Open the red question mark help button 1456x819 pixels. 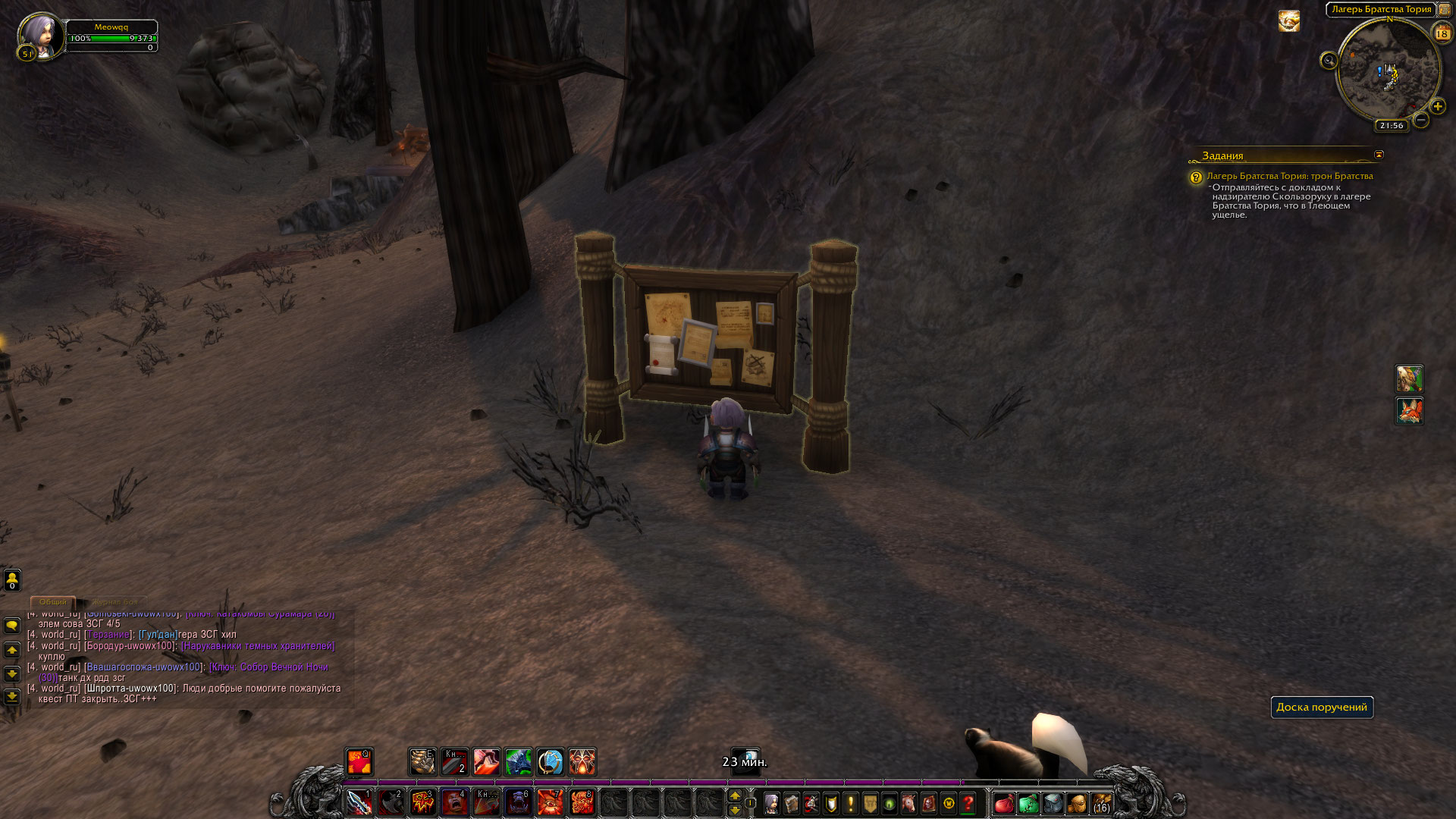(x=968, y=803)
